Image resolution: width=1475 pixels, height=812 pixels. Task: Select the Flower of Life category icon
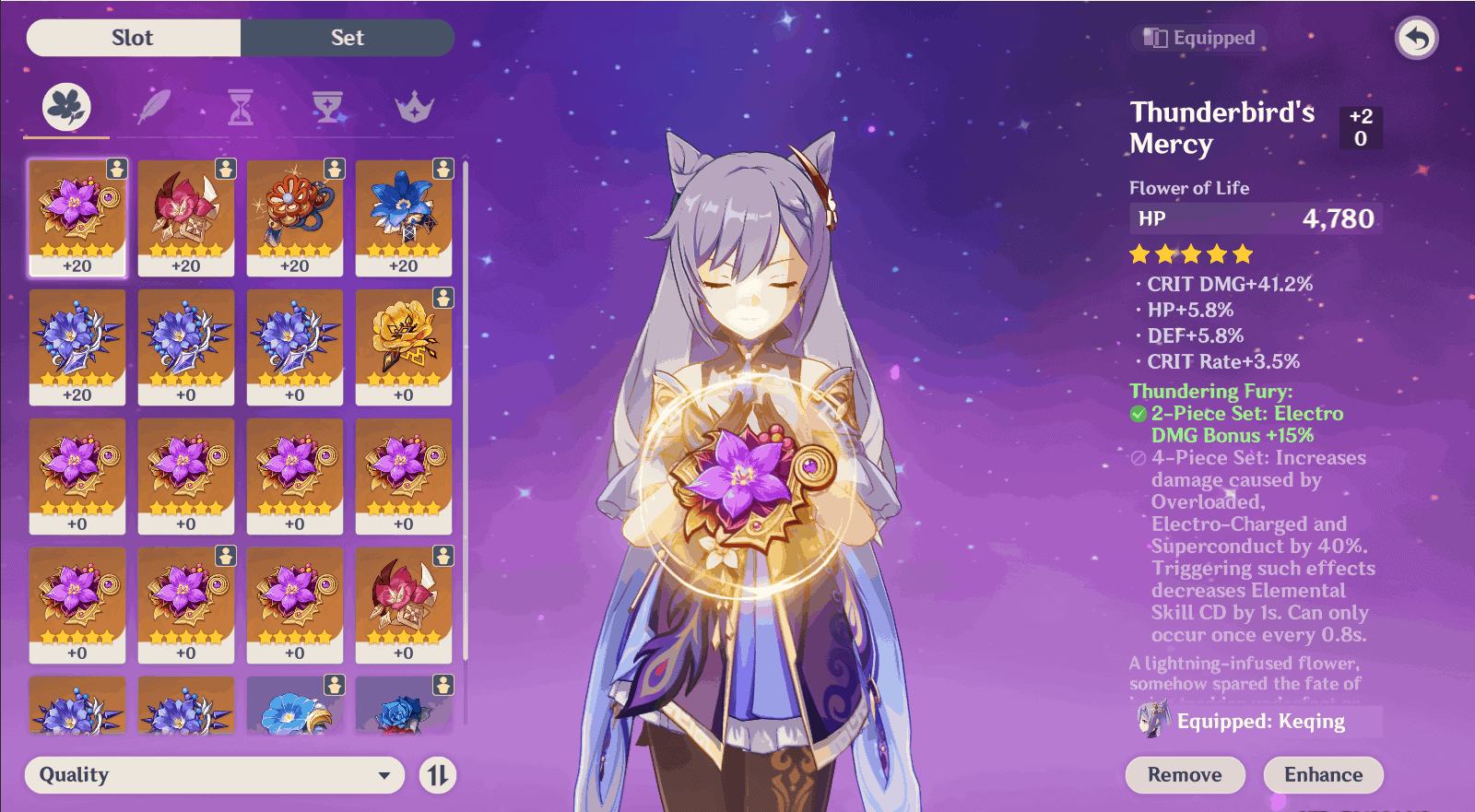[64, 107]
